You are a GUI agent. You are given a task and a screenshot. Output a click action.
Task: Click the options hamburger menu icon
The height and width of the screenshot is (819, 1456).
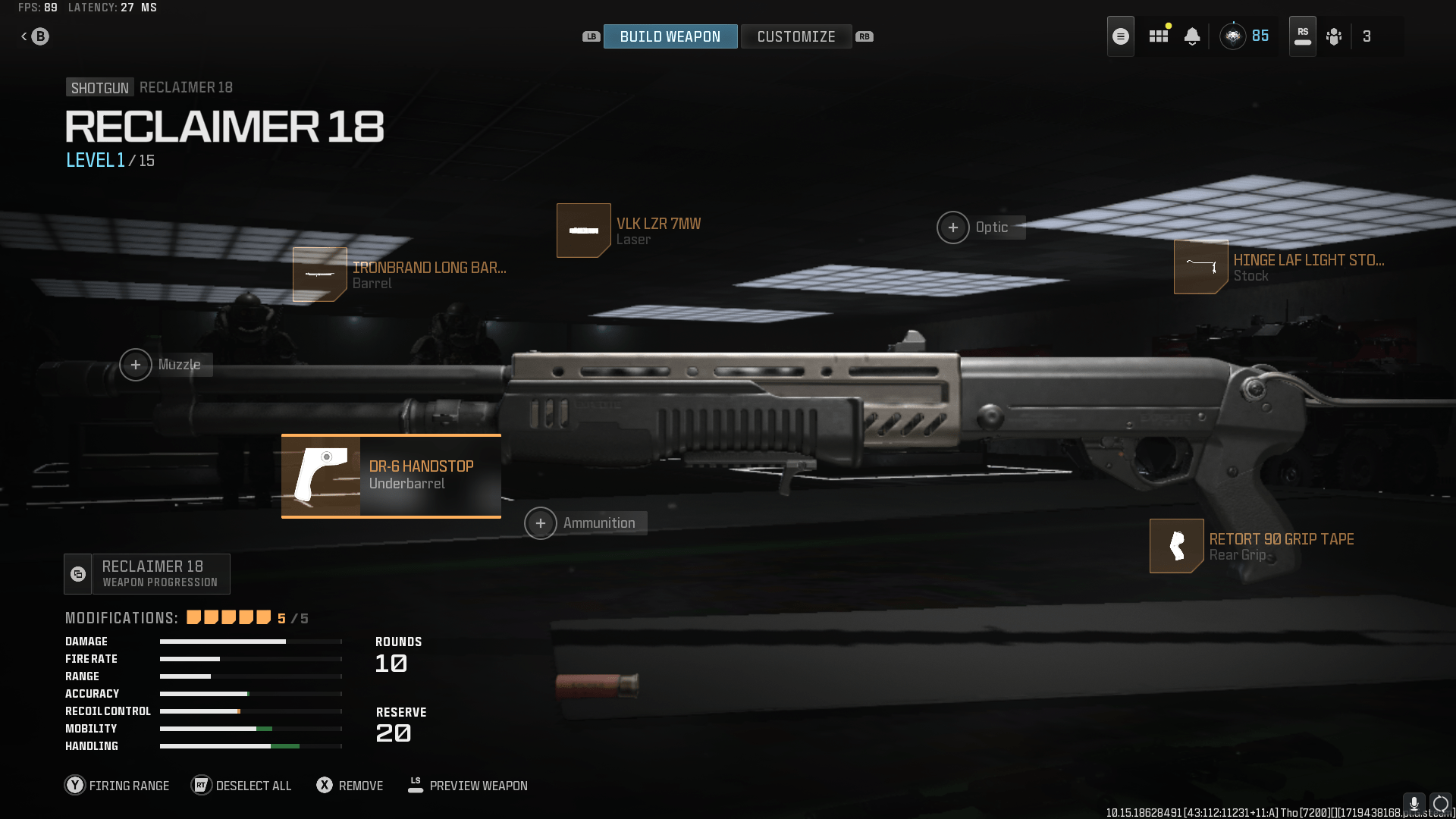(1120, 36)
